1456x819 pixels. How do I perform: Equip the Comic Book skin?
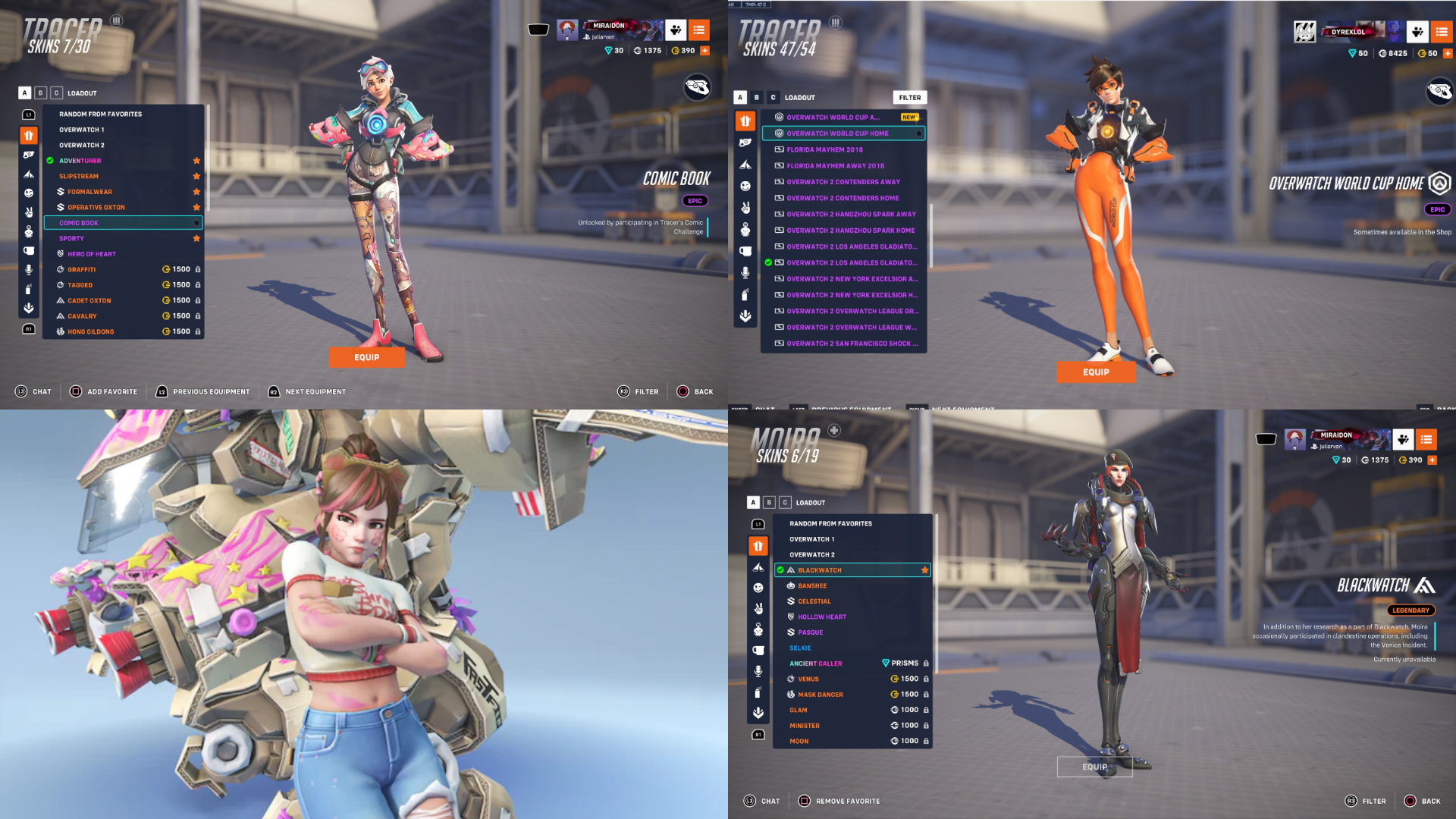367,356
